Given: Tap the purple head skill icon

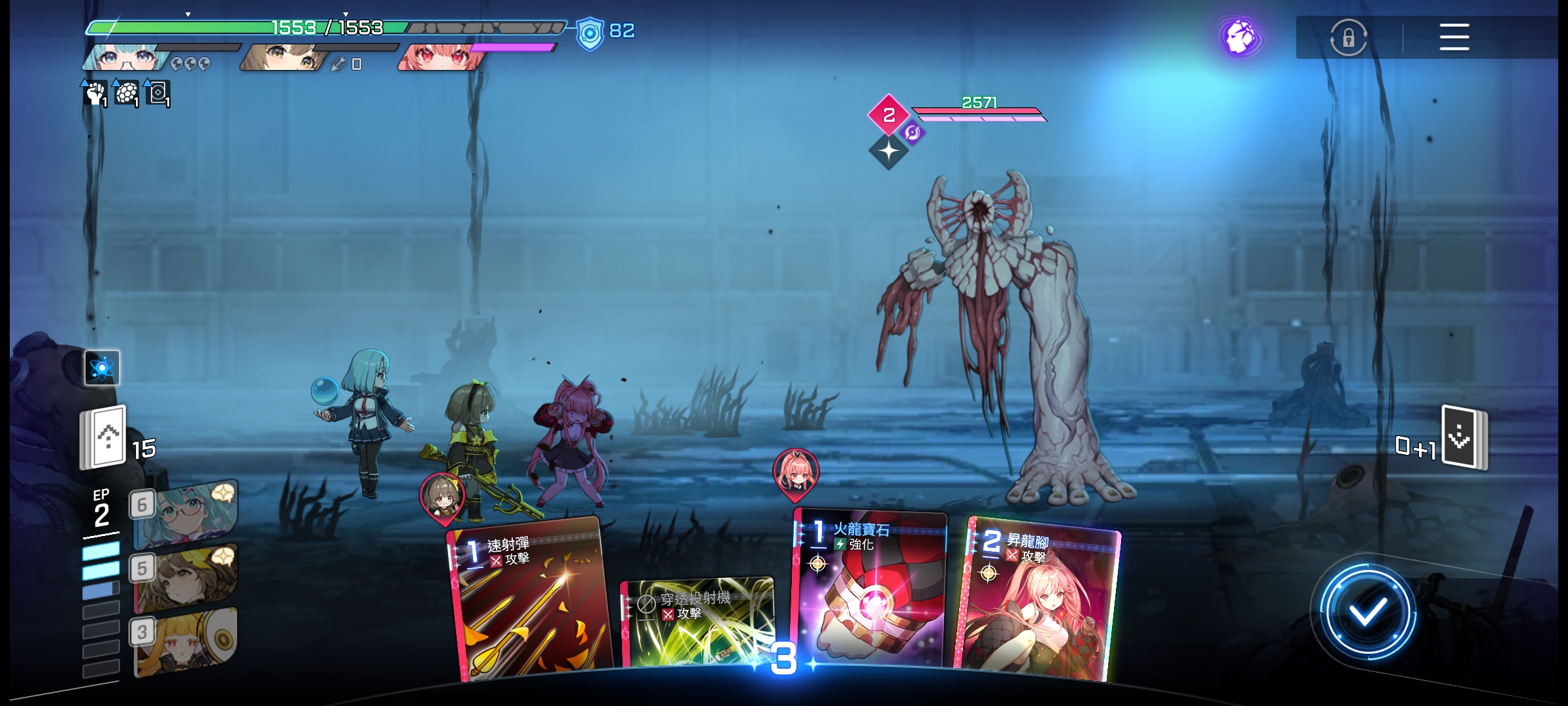Looking at the screenshot, I should [x=1240, y=37].
